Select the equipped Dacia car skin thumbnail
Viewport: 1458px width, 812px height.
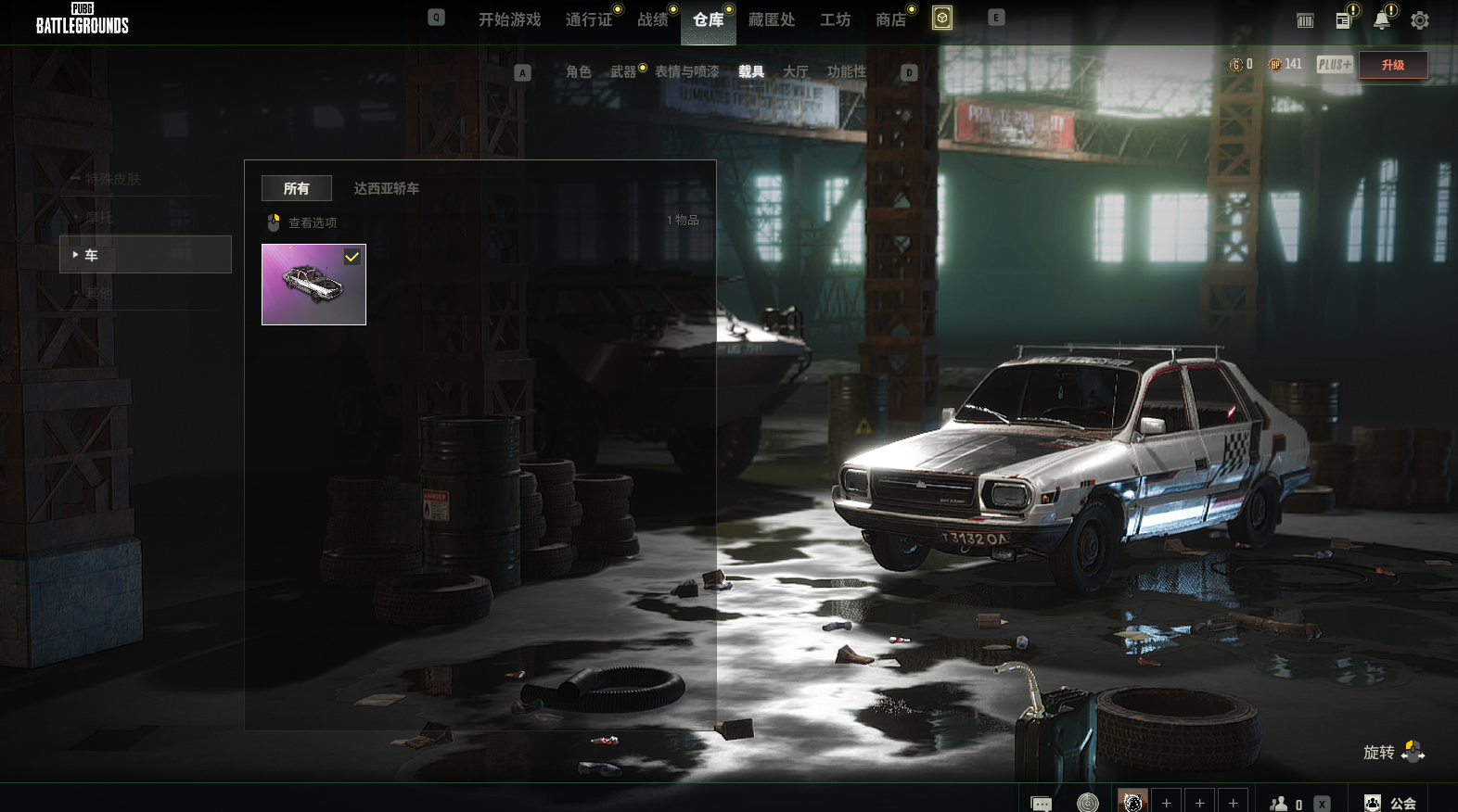pyautogui.click(x=313, y=285)
